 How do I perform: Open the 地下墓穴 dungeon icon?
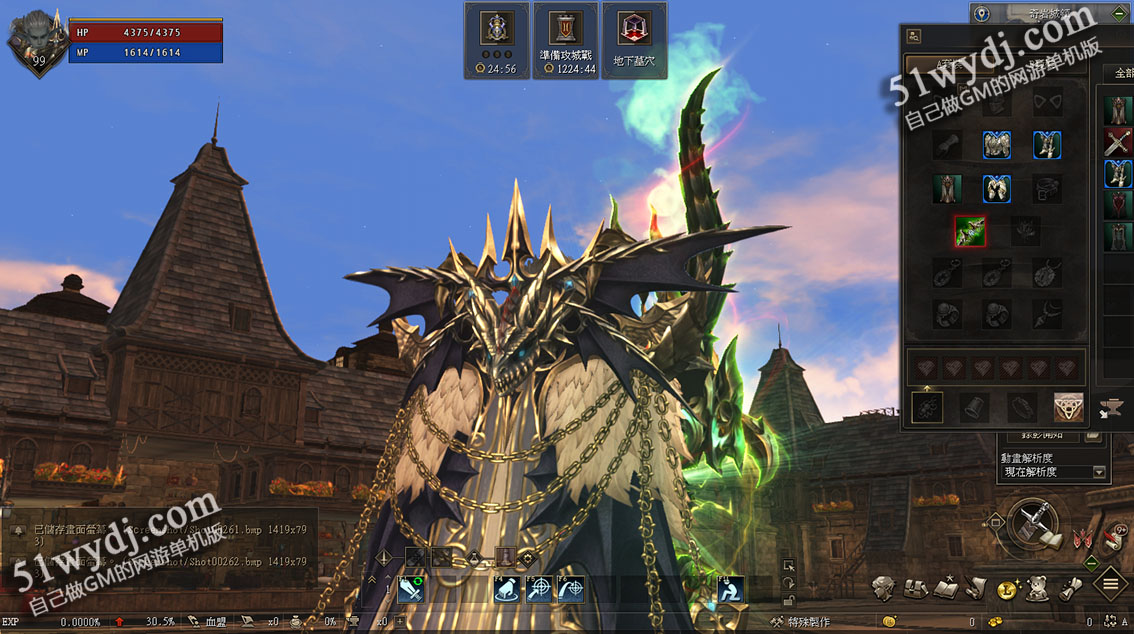[634, 39]
